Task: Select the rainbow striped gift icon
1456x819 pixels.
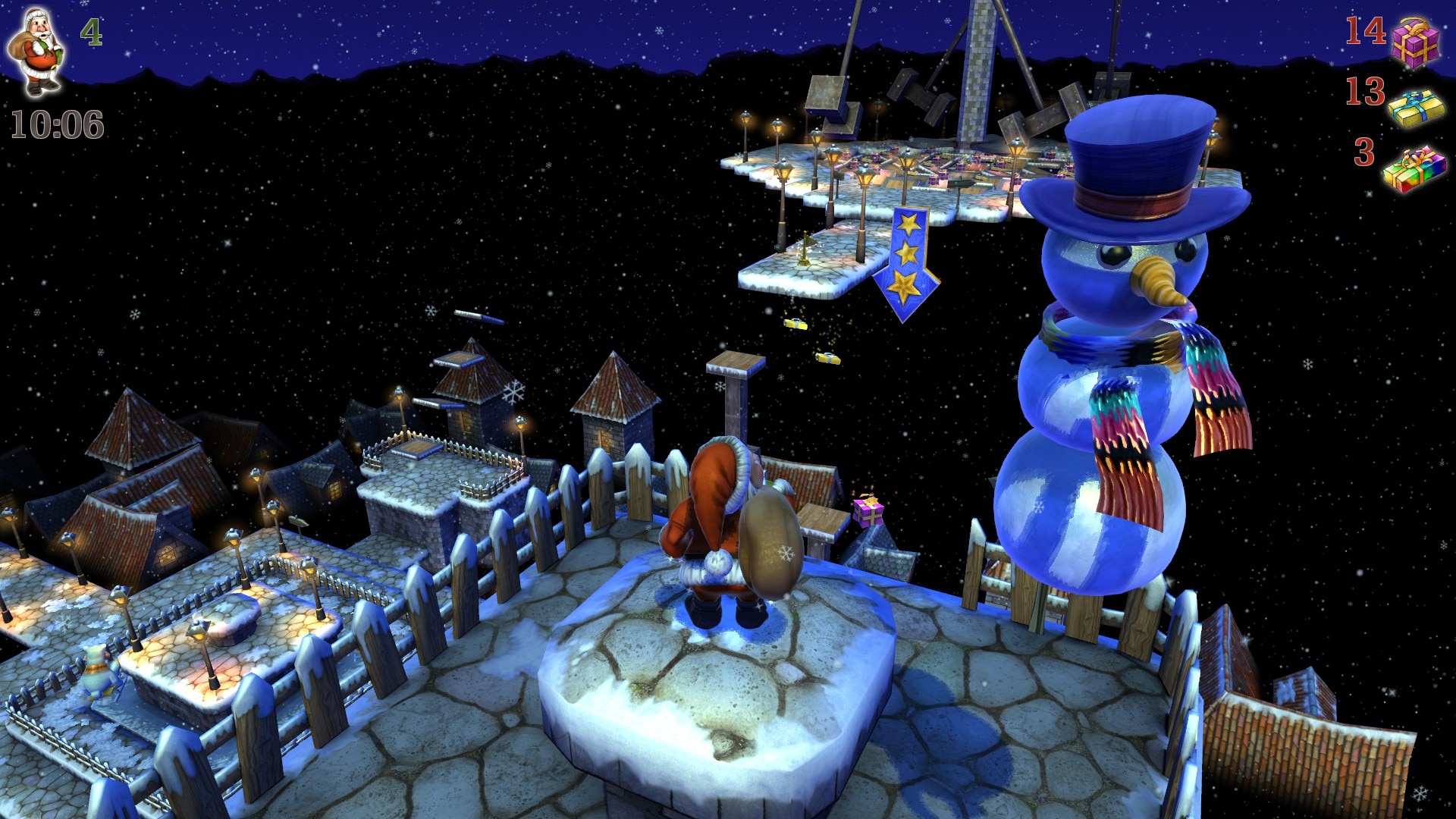Action: click(1414, 169)
